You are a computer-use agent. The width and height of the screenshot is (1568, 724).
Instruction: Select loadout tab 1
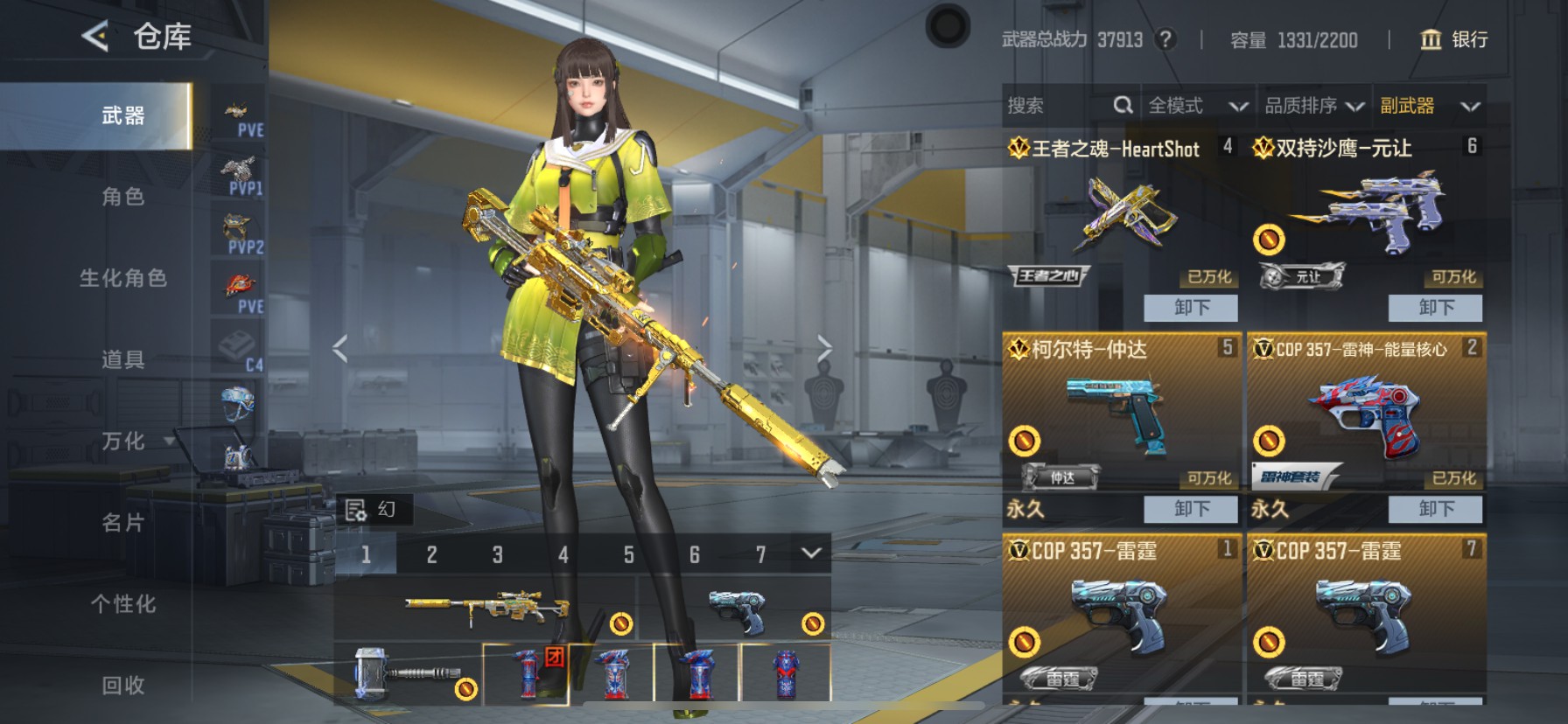pos(366,553)
